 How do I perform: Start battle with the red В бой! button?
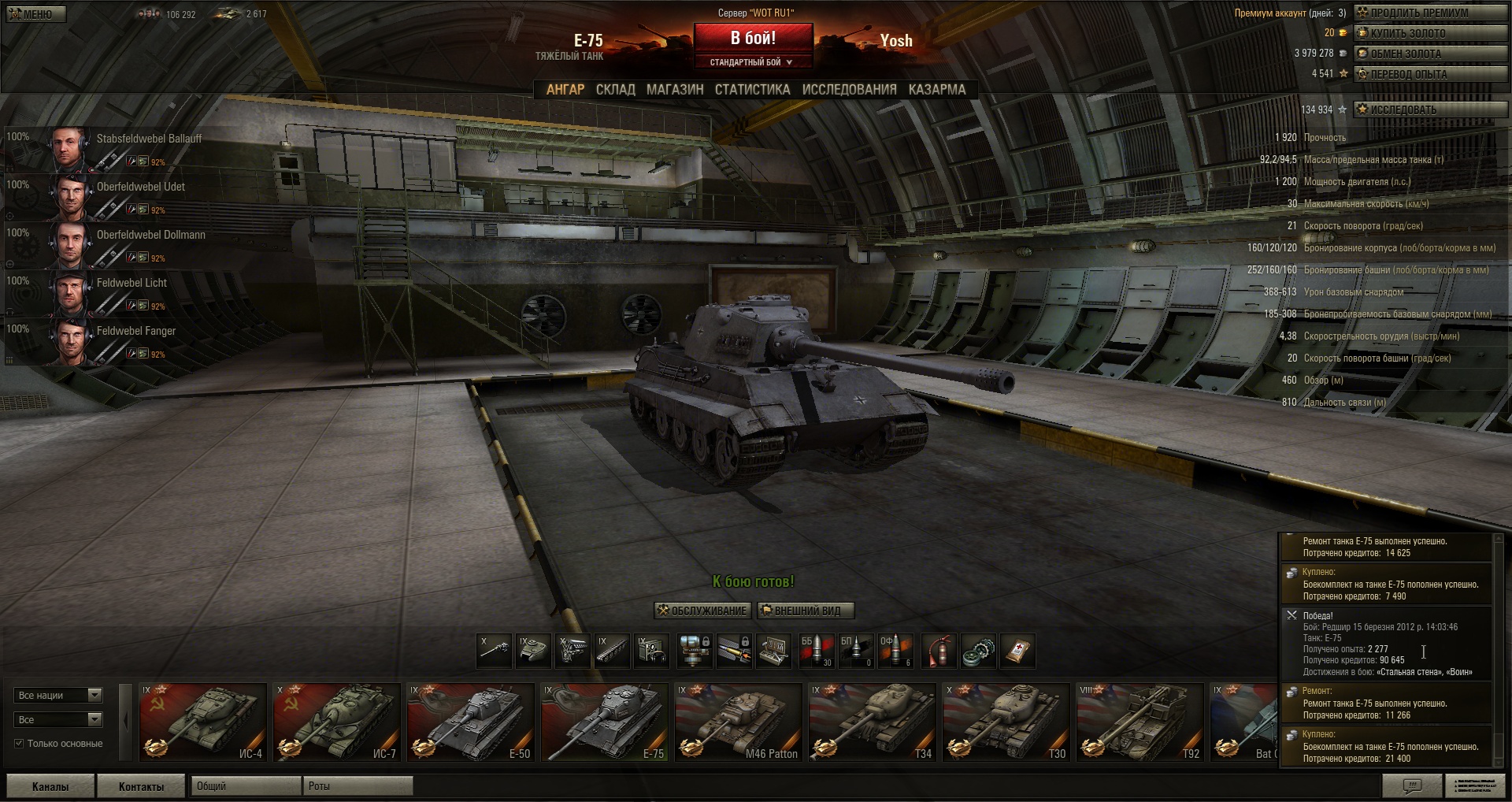point(752,38)
